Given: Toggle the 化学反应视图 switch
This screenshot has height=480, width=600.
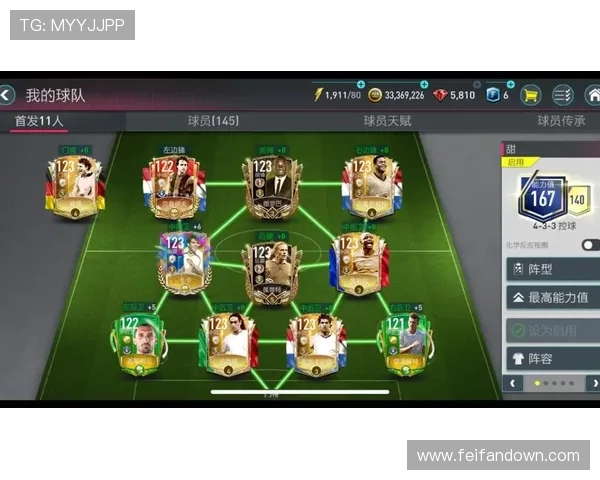Looking at the screenshot, I should pos(590,245).
